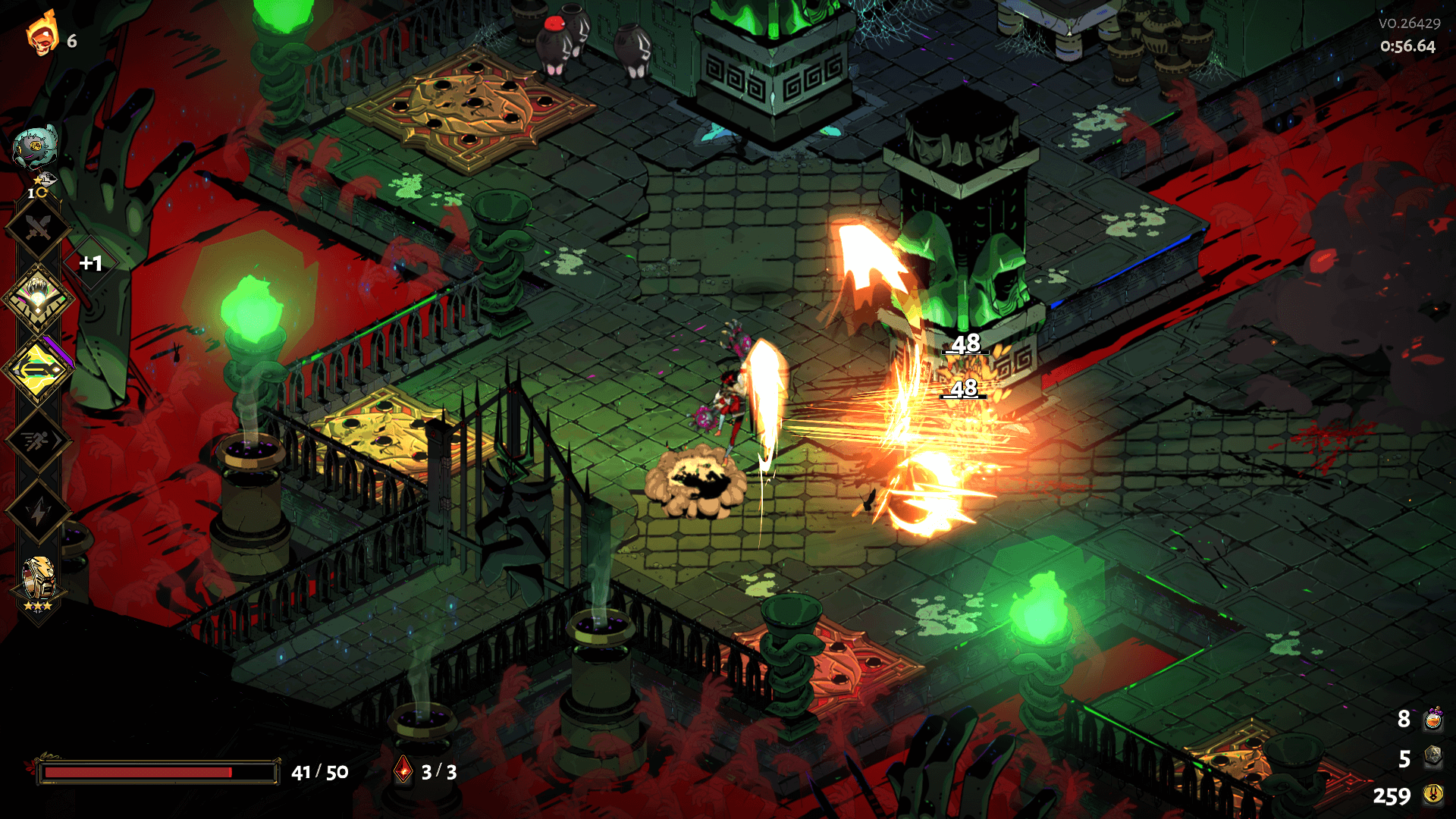Select the crossed swords attack boon slot
The width and height of the screenshot is (1456, 819).
(x=38, y=227)
